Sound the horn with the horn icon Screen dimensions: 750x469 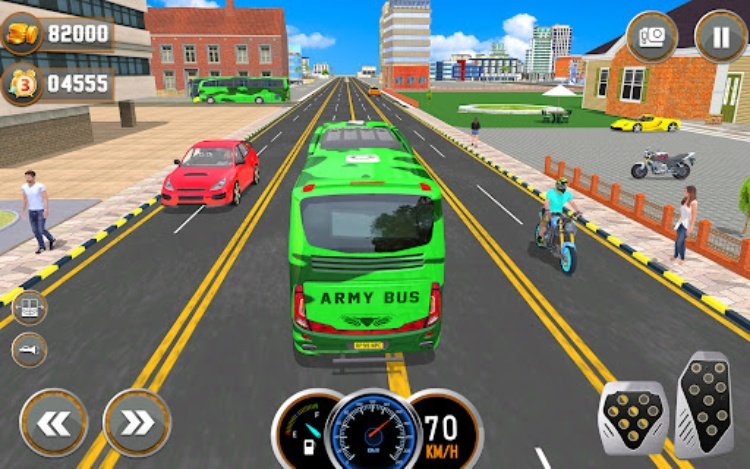click(29, 349)
